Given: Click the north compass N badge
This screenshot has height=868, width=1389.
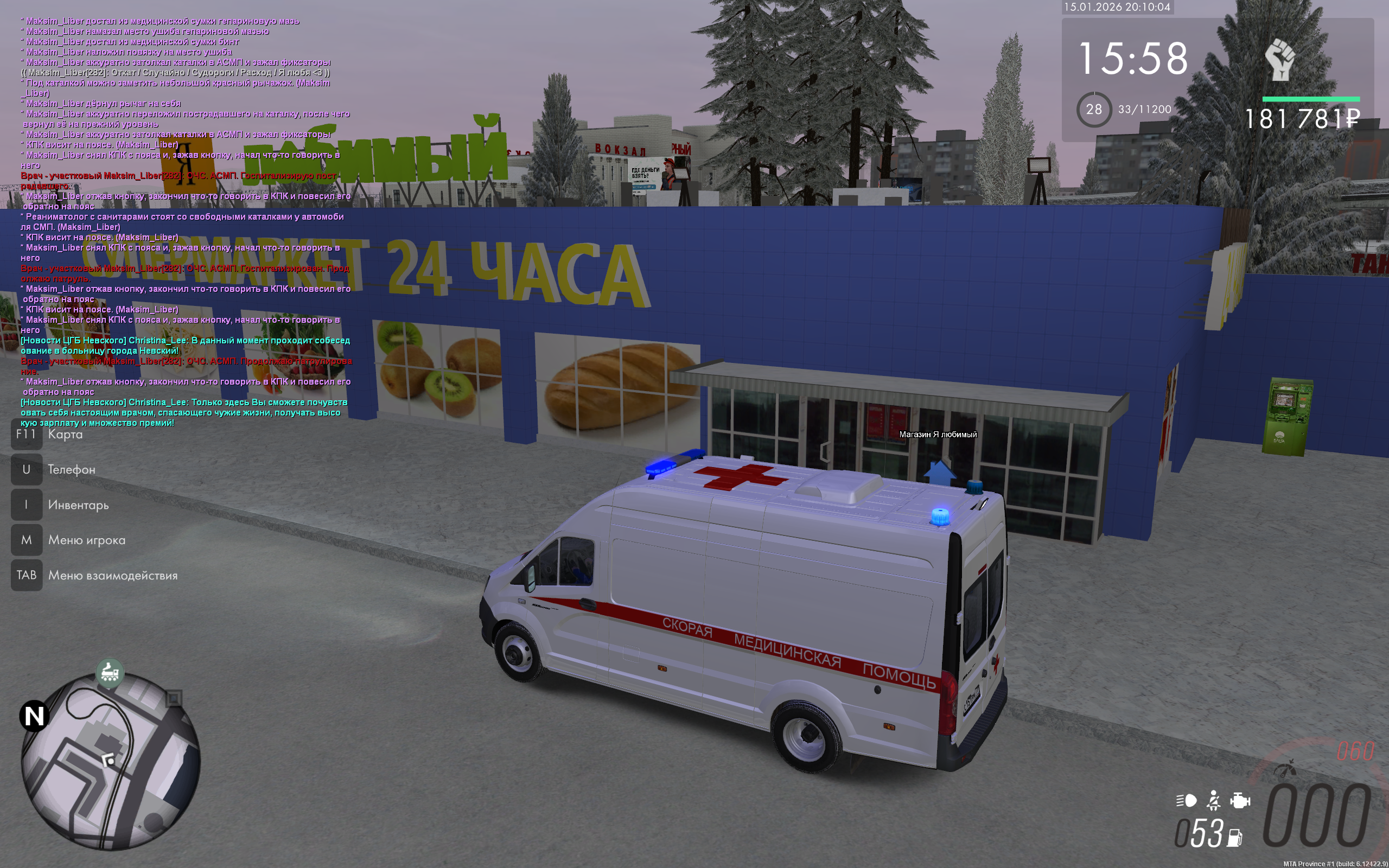Looking at the screenshot, I should coord(34,716).
